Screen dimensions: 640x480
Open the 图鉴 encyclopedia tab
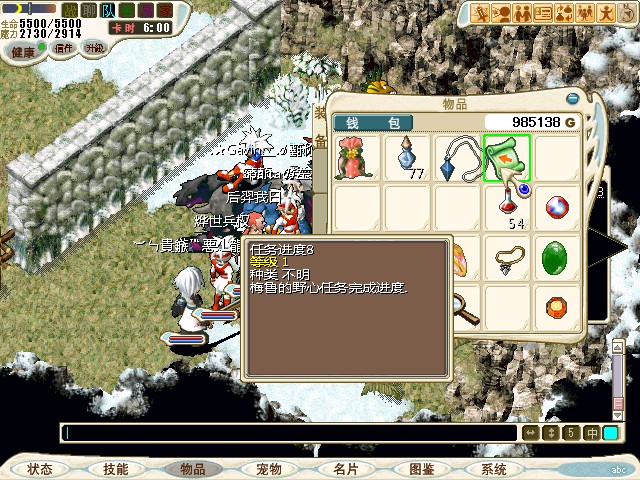(421, 469)
